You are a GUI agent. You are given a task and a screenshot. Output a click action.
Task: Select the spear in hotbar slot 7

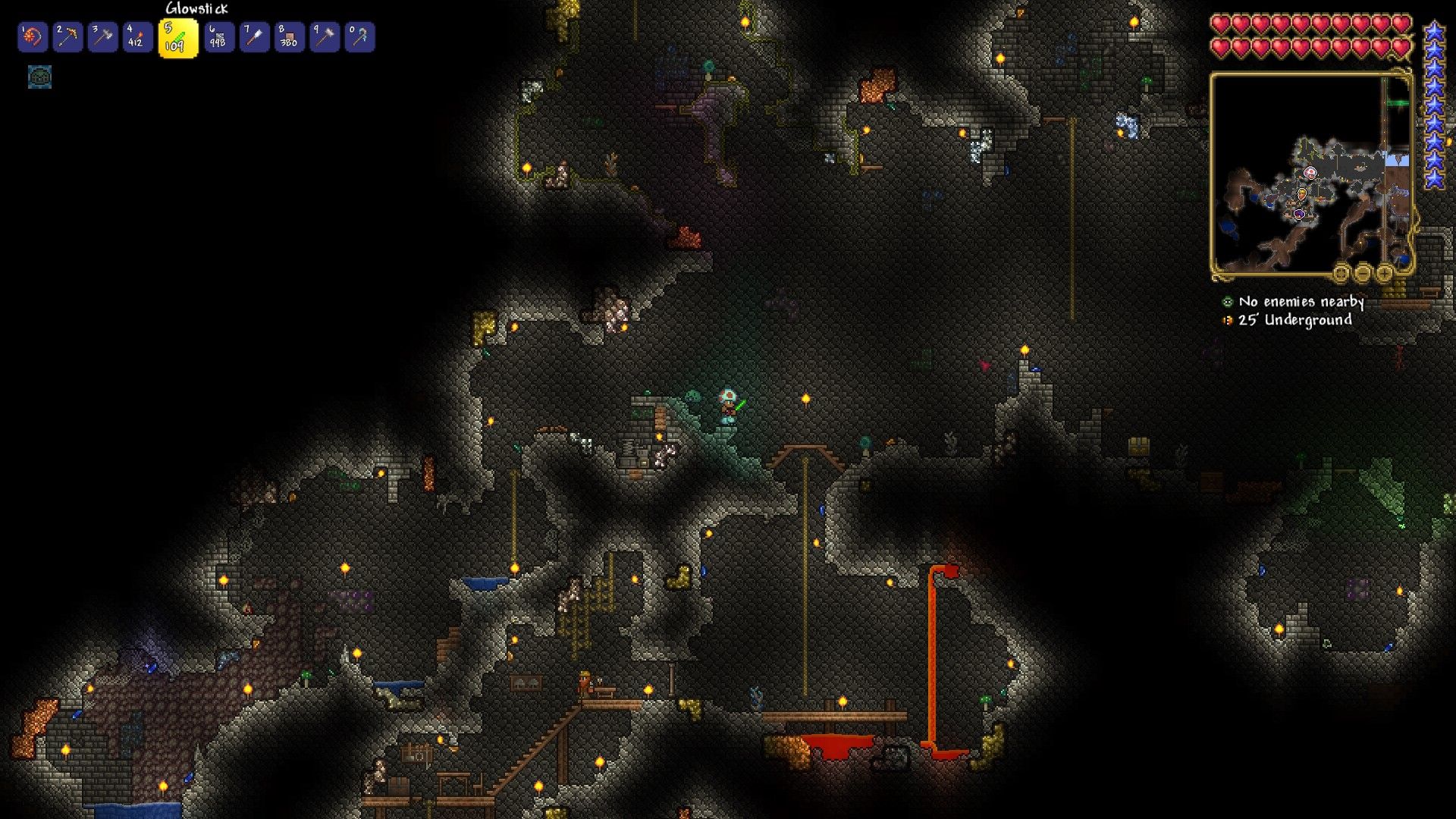pyautogui.click(x=253, y=36)
